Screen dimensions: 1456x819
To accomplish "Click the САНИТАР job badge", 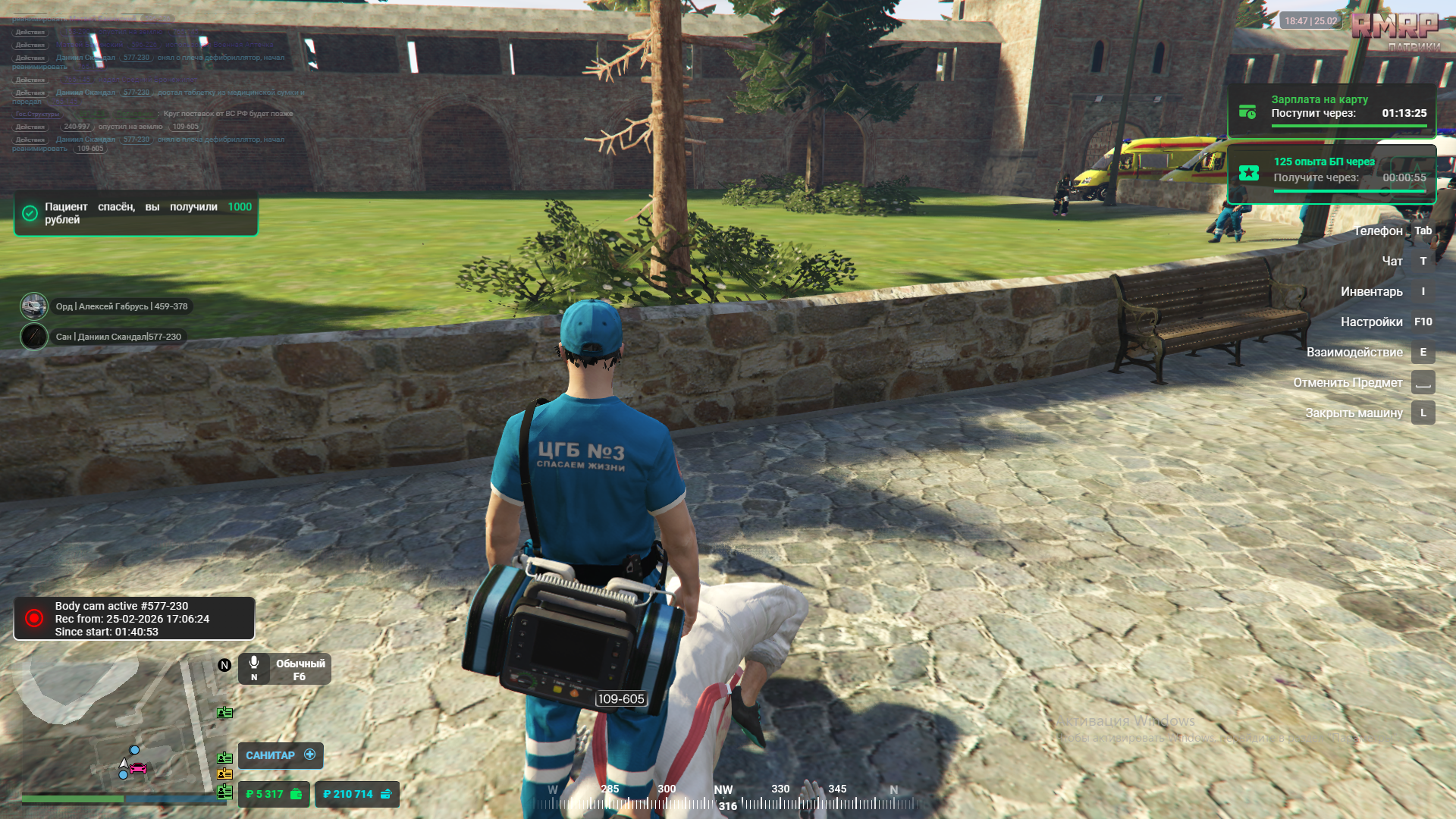I will [280, 755].
